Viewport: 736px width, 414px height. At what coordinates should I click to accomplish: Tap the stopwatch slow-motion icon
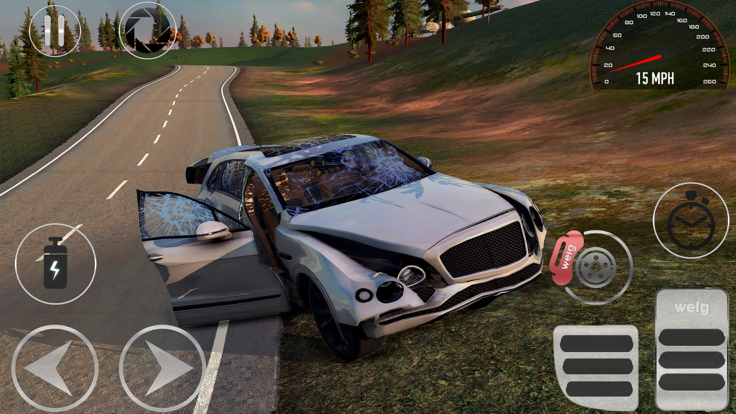click(x=690, y=221)
